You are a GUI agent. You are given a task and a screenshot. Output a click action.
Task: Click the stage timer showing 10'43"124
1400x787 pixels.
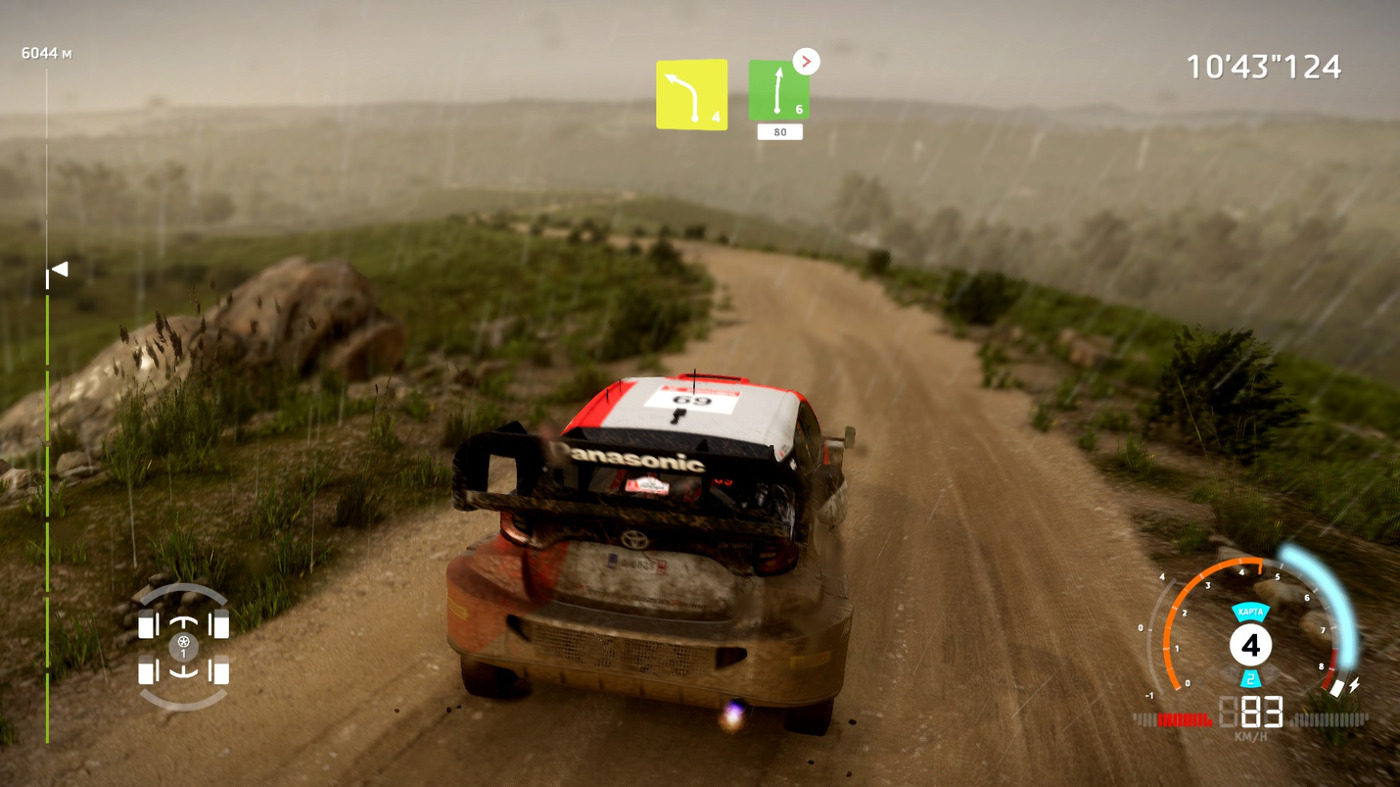(x=1263, y=66)
